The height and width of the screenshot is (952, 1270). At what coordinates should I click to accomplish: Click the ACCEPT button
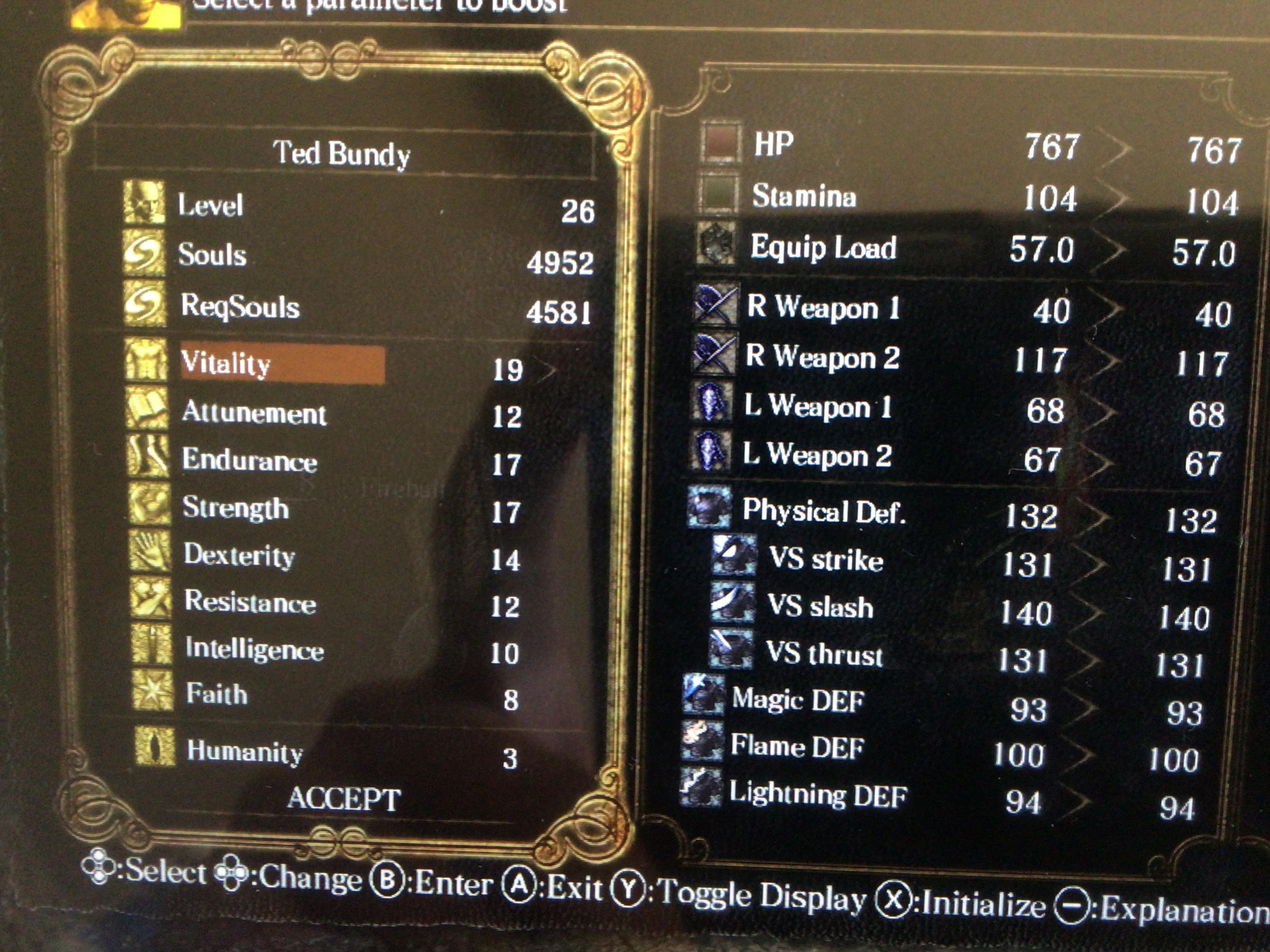[x=343, y=798]
